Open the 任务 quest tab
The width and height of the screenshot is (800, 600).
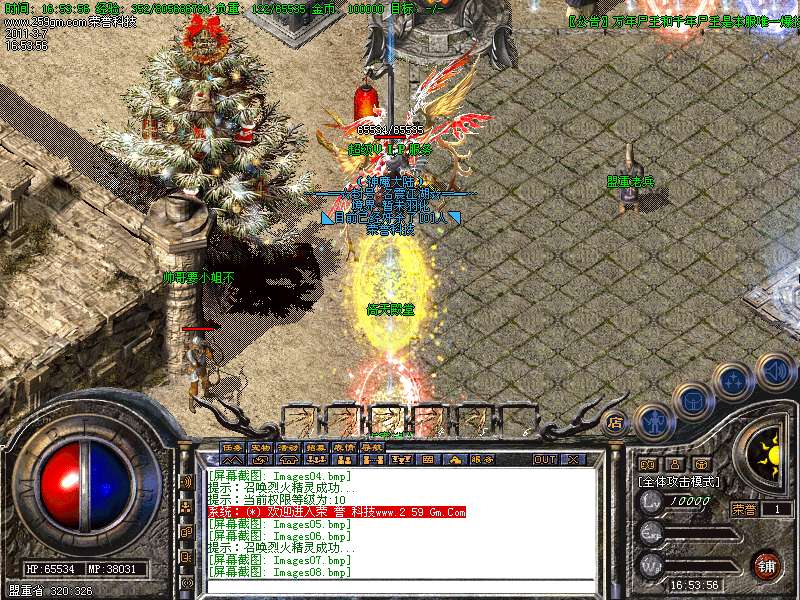pyautogui.click(x=231, y=447)
